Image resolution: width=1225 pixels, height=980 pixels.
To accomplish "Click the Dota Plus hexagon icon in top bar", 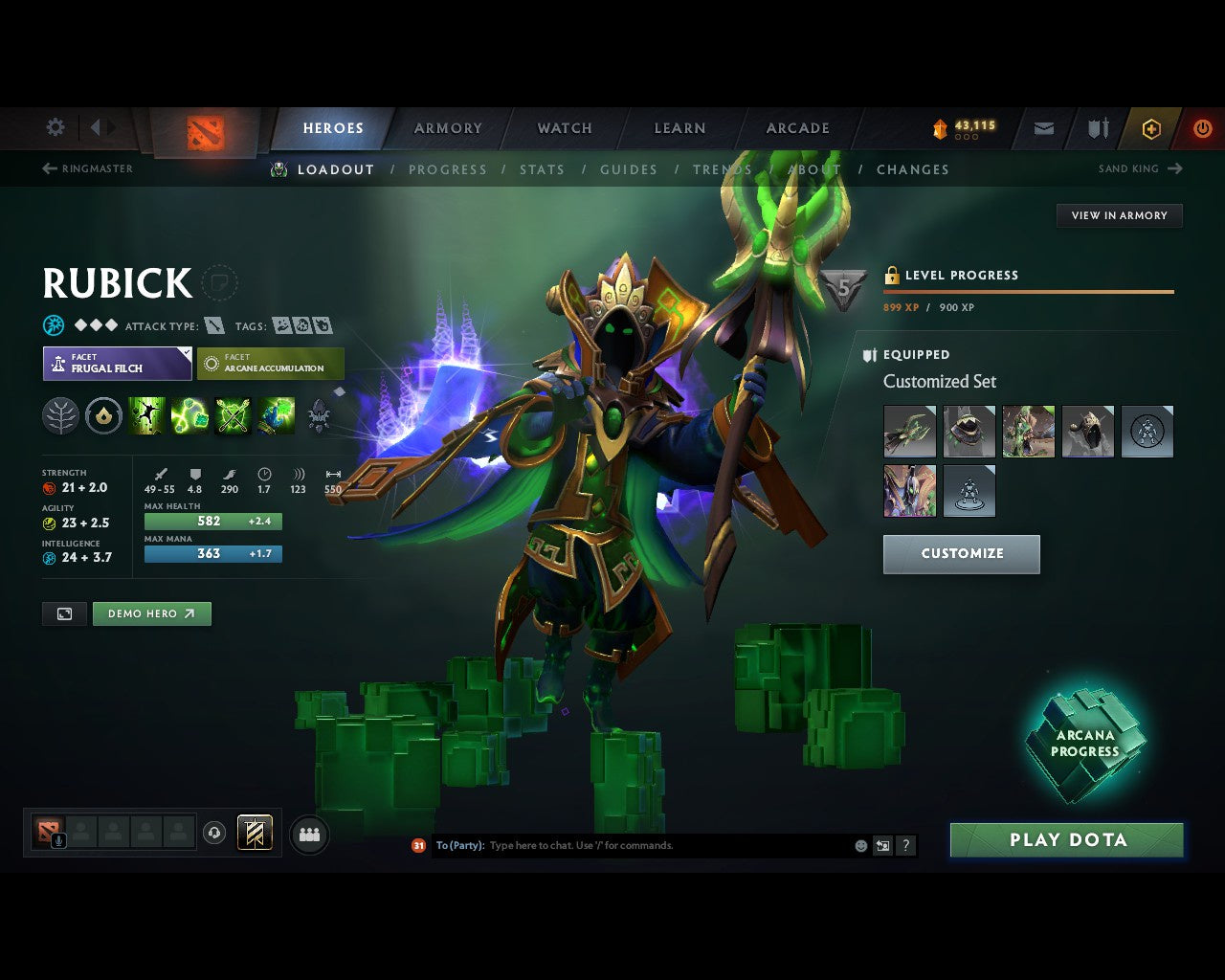I will click(1151, 128).
